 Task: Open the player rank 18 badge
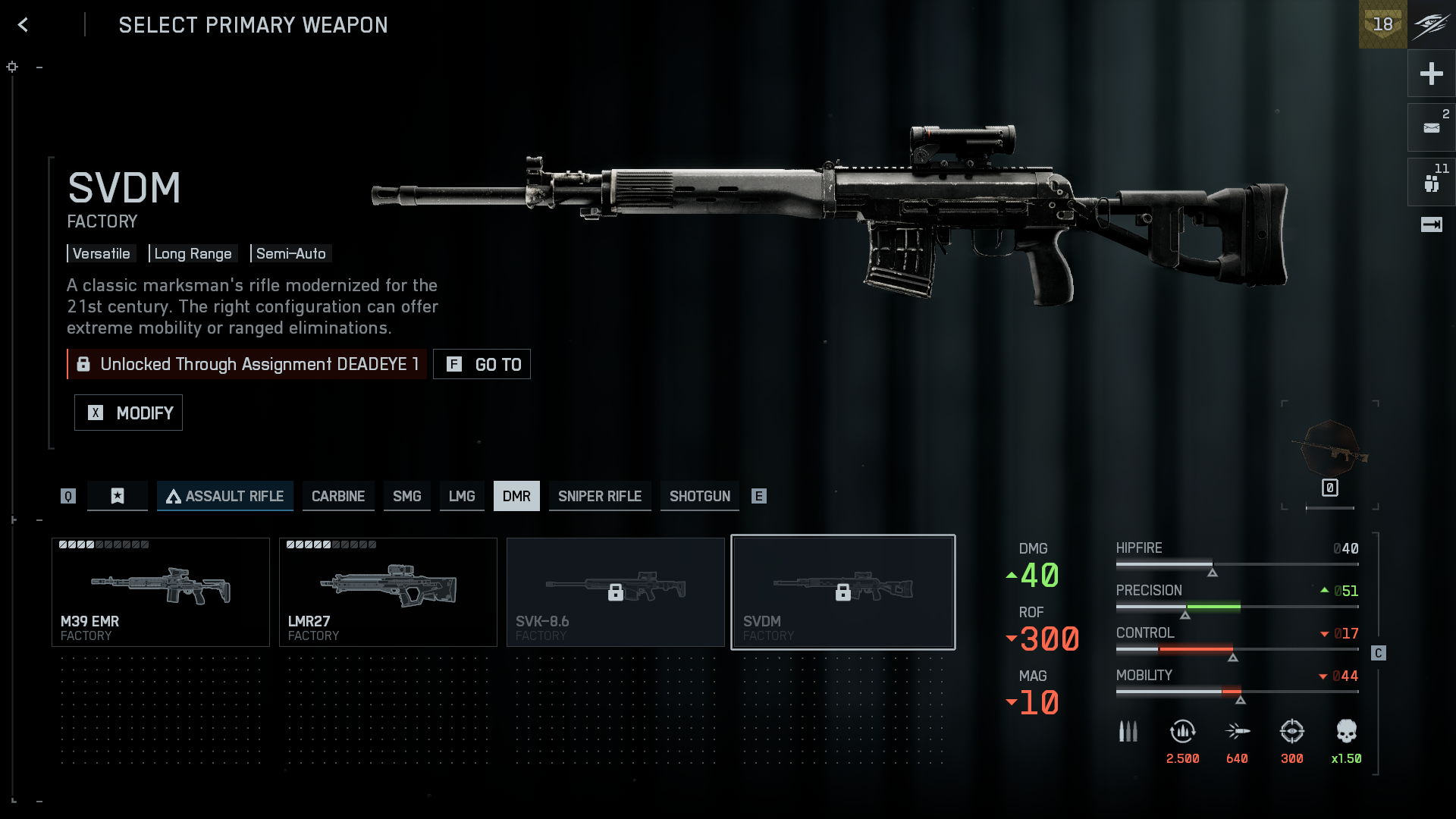point(1382,24)
